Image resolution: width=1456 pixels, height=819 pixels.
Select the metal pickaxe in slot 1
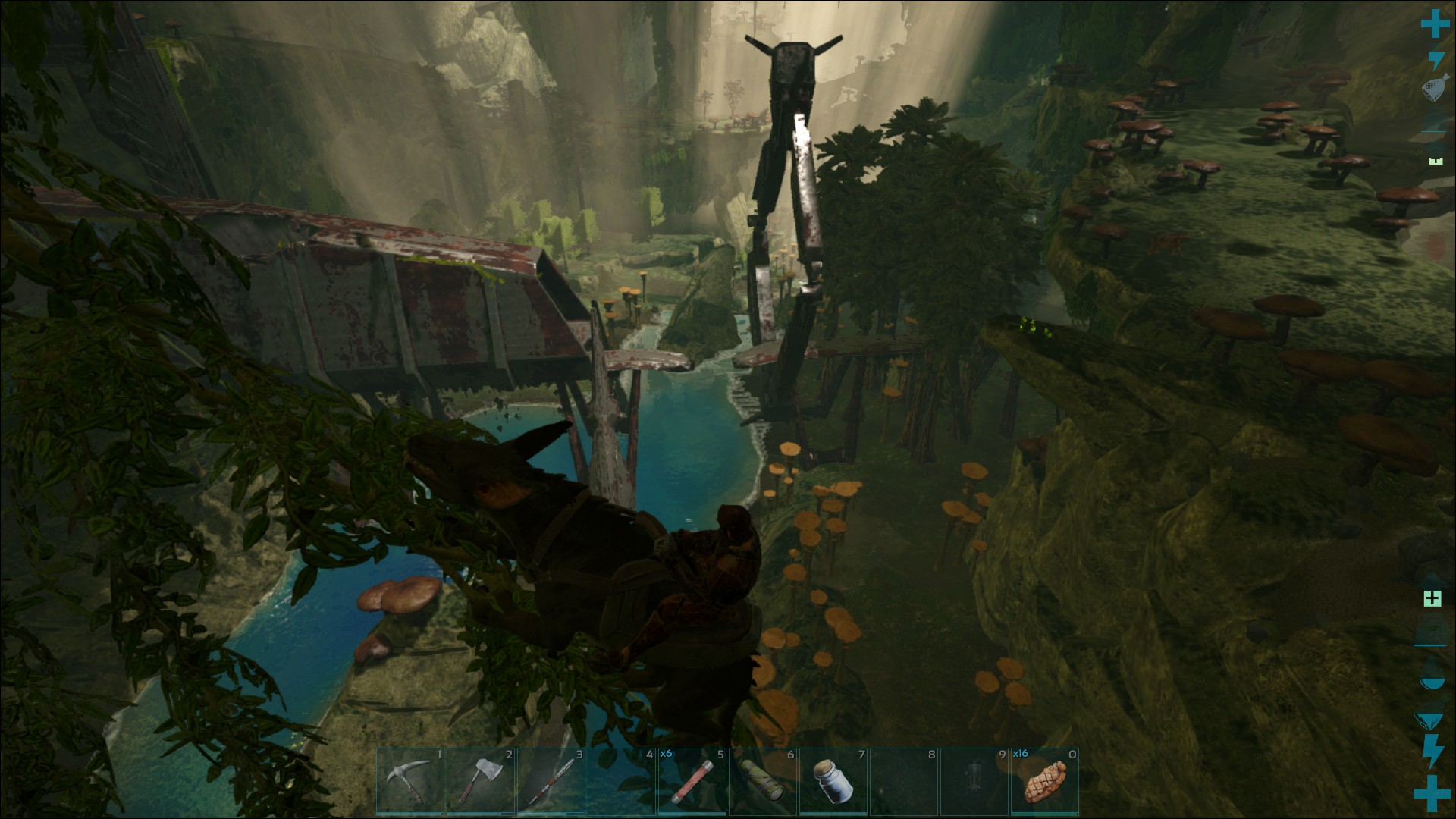click(410, 782)
